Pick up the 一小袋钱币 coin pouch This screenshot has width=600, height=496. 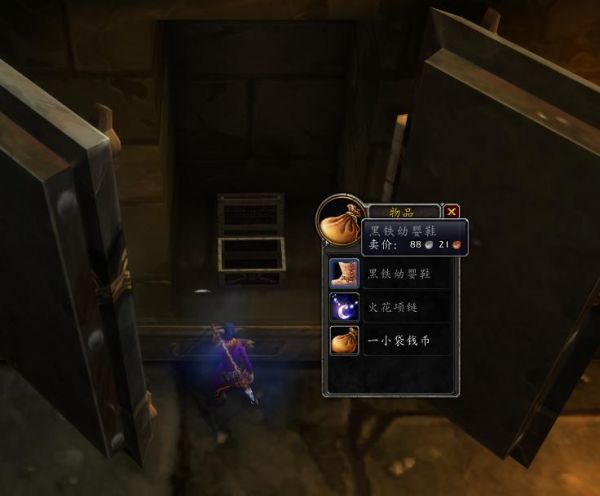click(x=346, y=341)
